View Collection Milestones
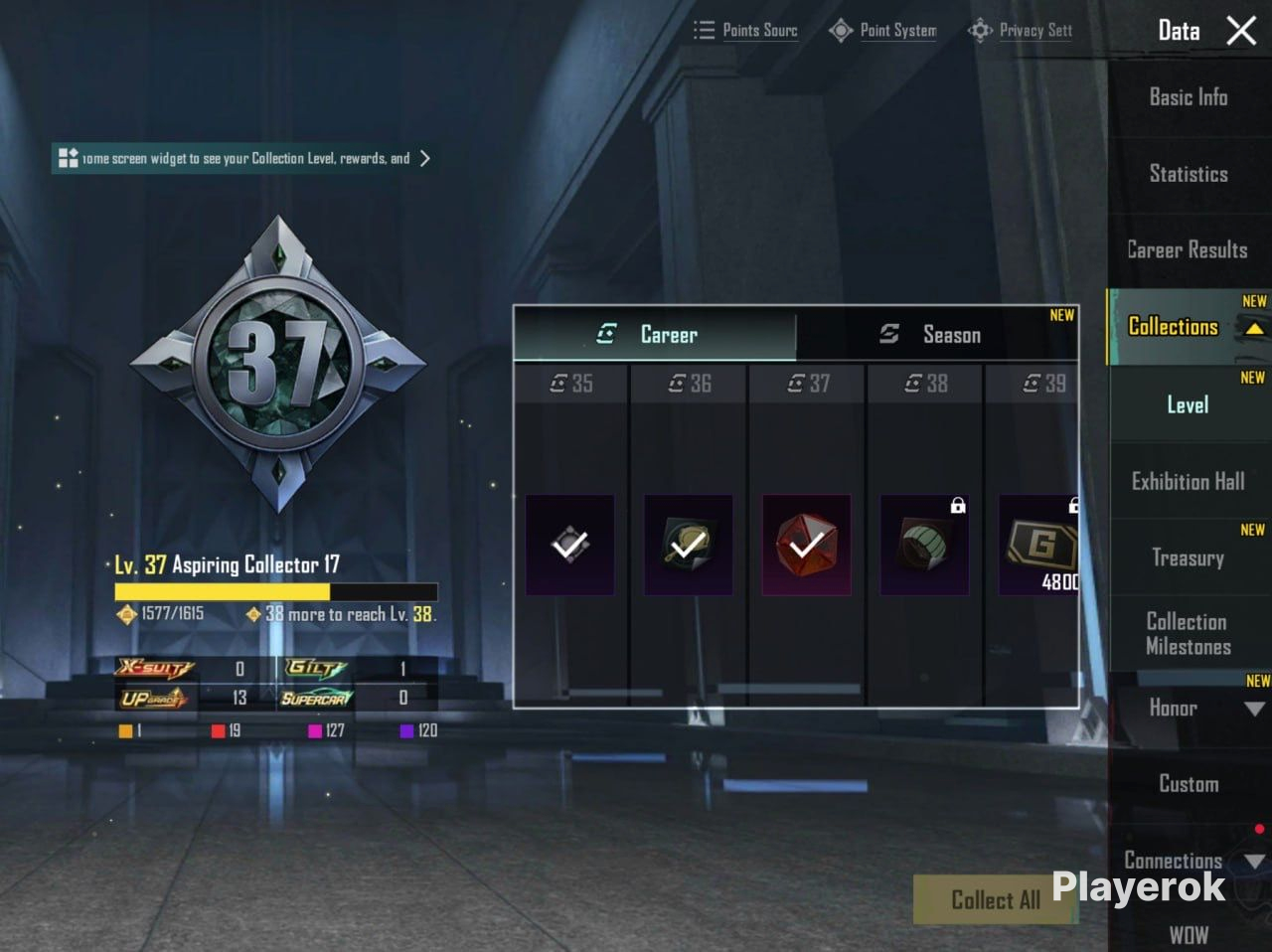 click(1188, 634)
